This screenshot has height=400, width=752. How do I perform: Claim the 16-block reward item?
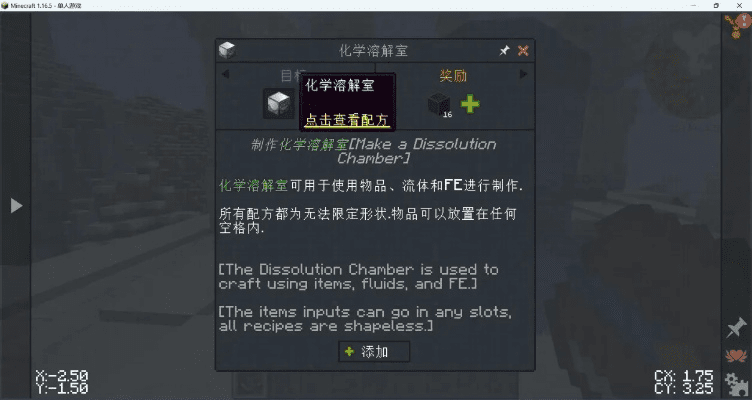(436, 103)
